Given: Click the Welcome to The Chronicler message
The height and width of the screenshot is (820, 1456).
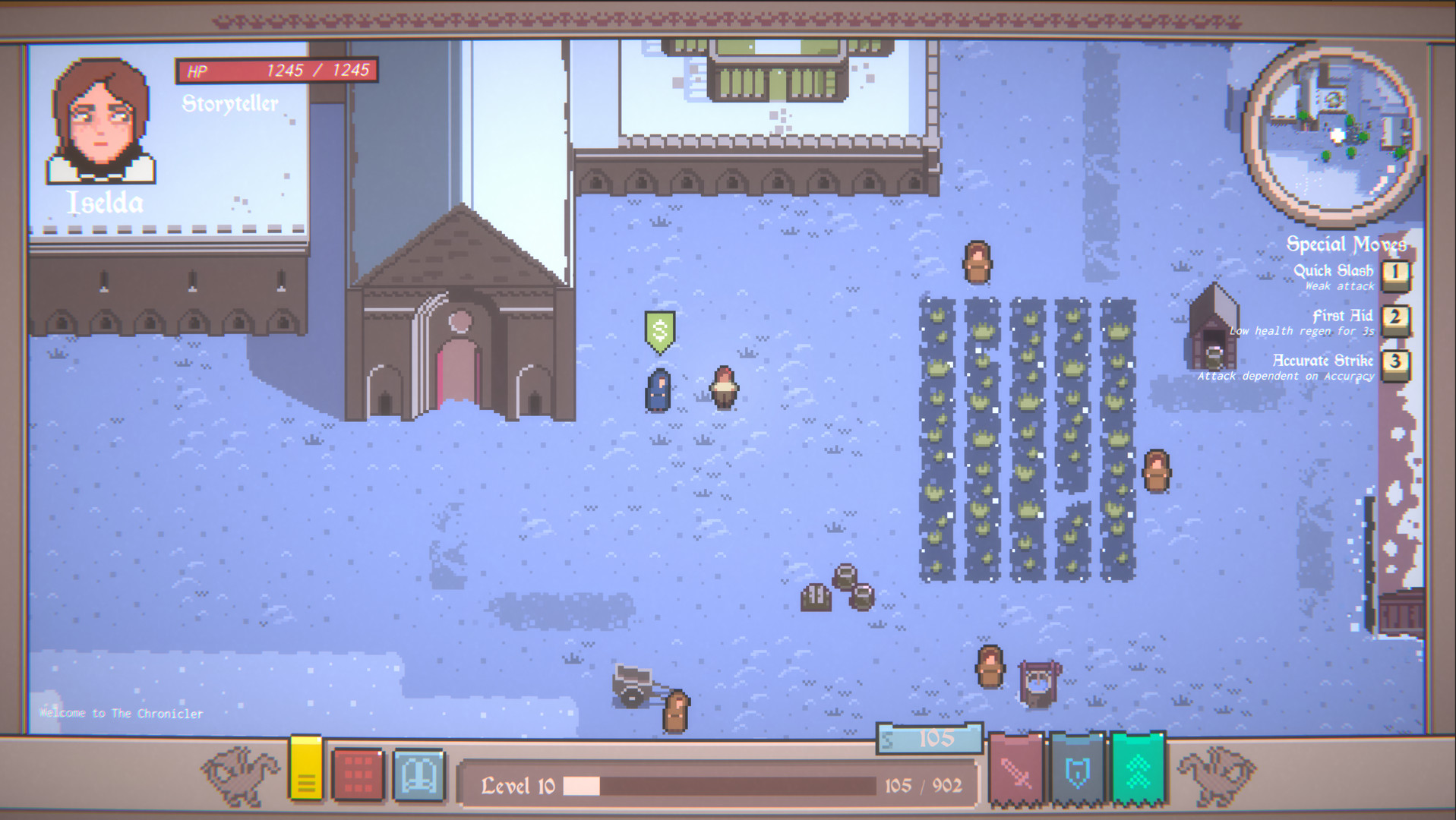Looking at the screenshot, I should [122, 714].
